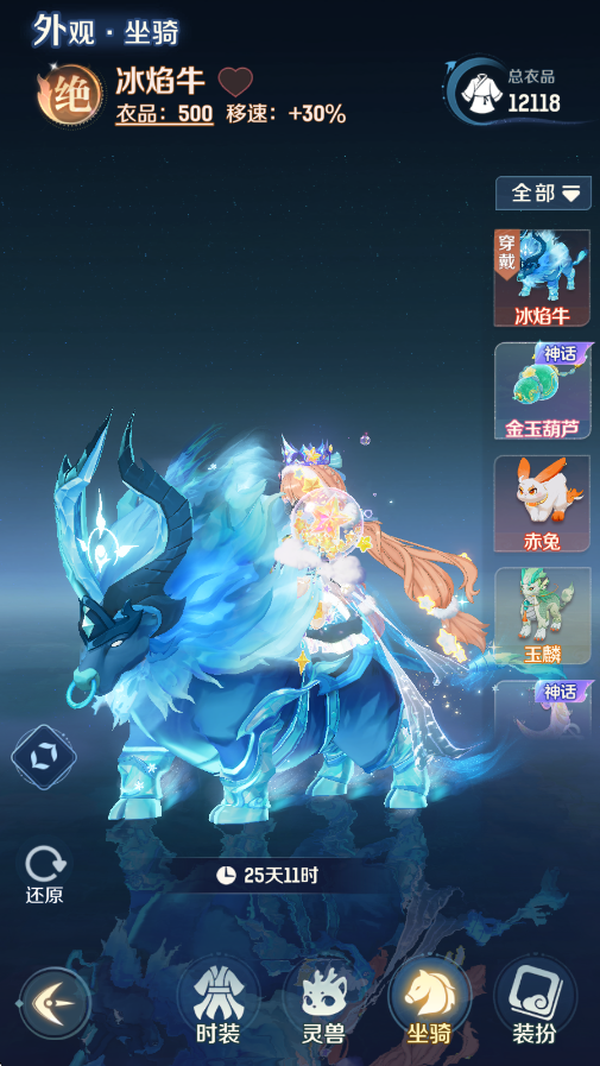Reset view with 还原 button
This screenshot has width=600, height=1066.
click(x=45, y=875)
